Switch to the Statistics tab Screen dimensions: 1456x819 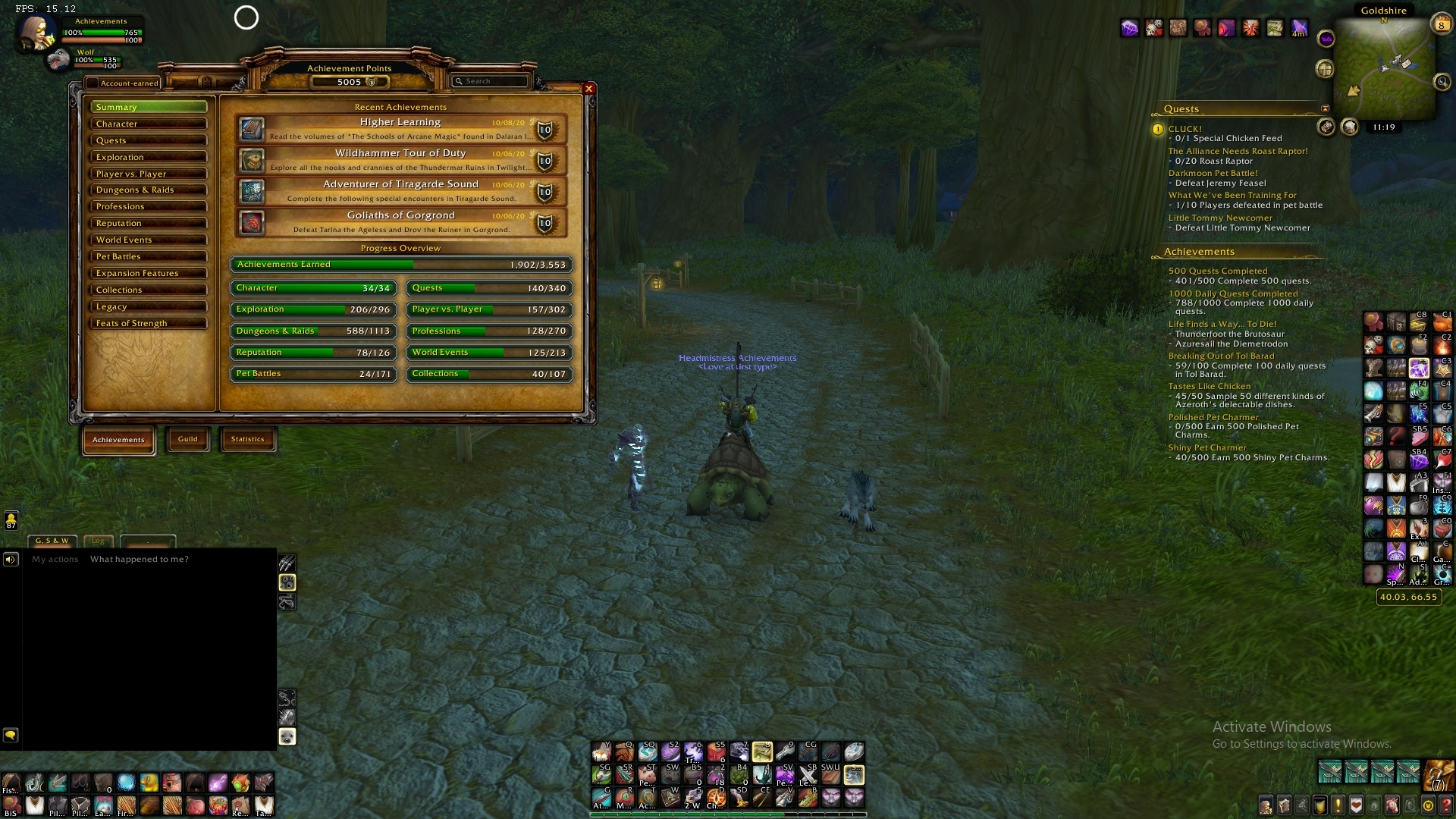[247, 439]
